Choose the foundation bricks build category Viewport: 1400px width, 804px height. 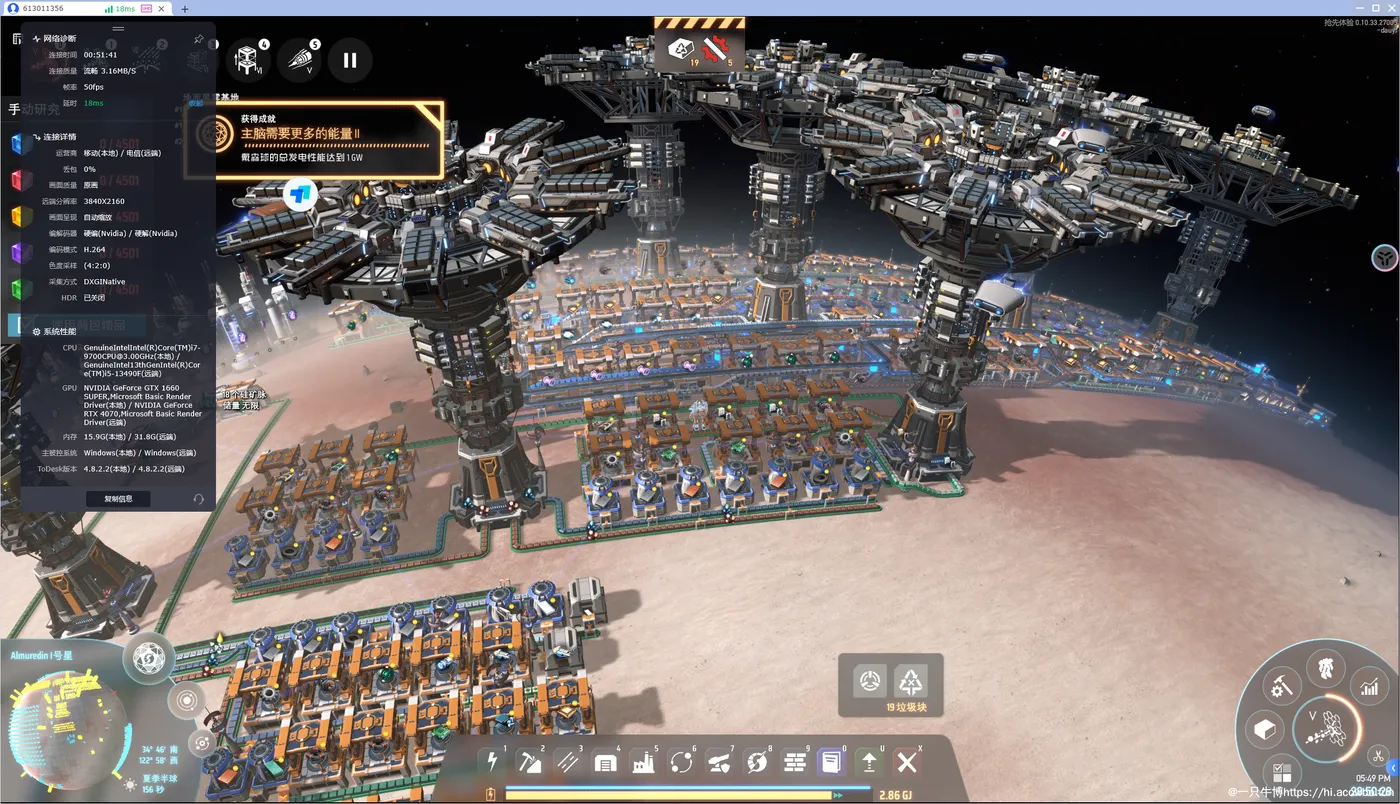click(x=795, y=763)
